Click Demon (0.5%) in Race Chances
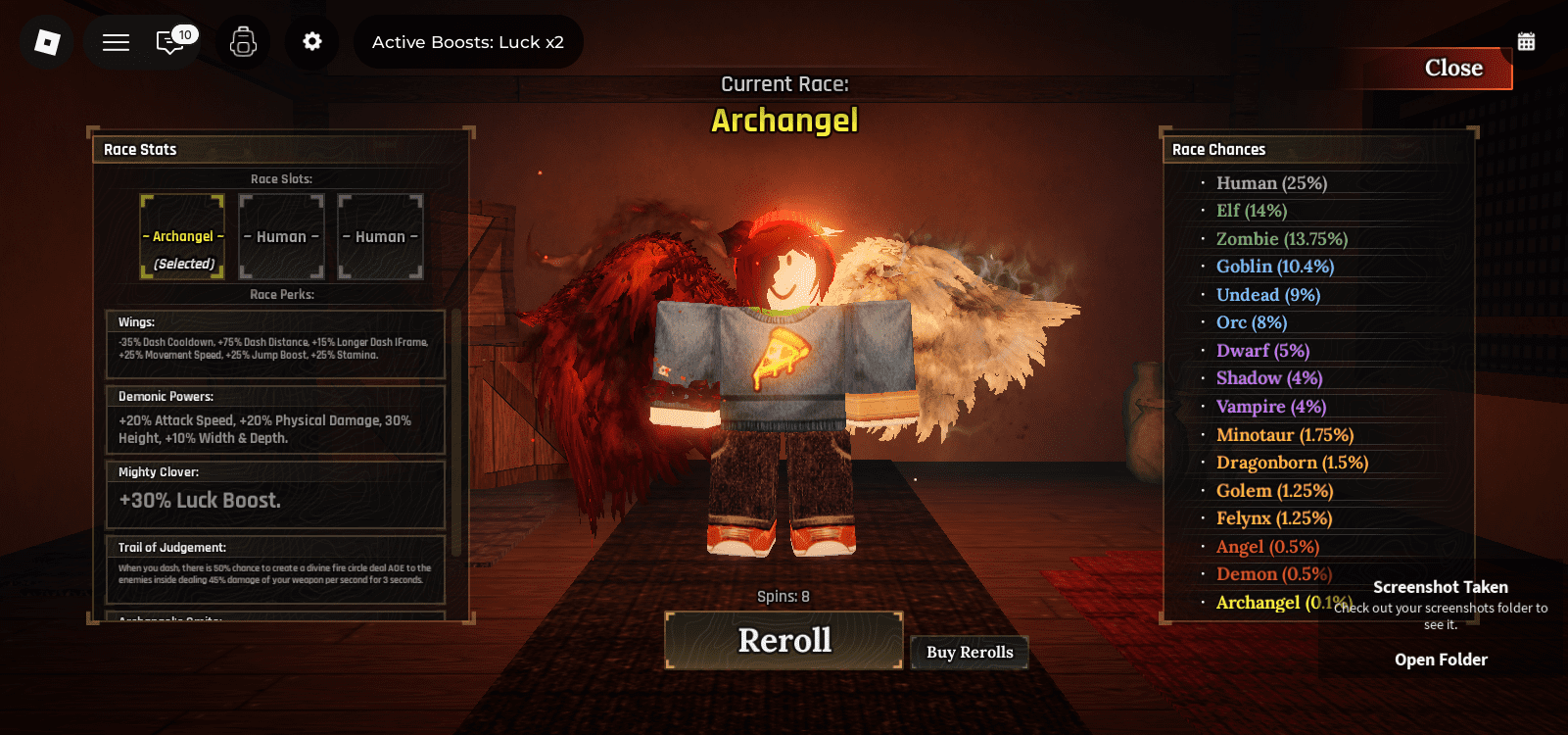 [1272, 573]
